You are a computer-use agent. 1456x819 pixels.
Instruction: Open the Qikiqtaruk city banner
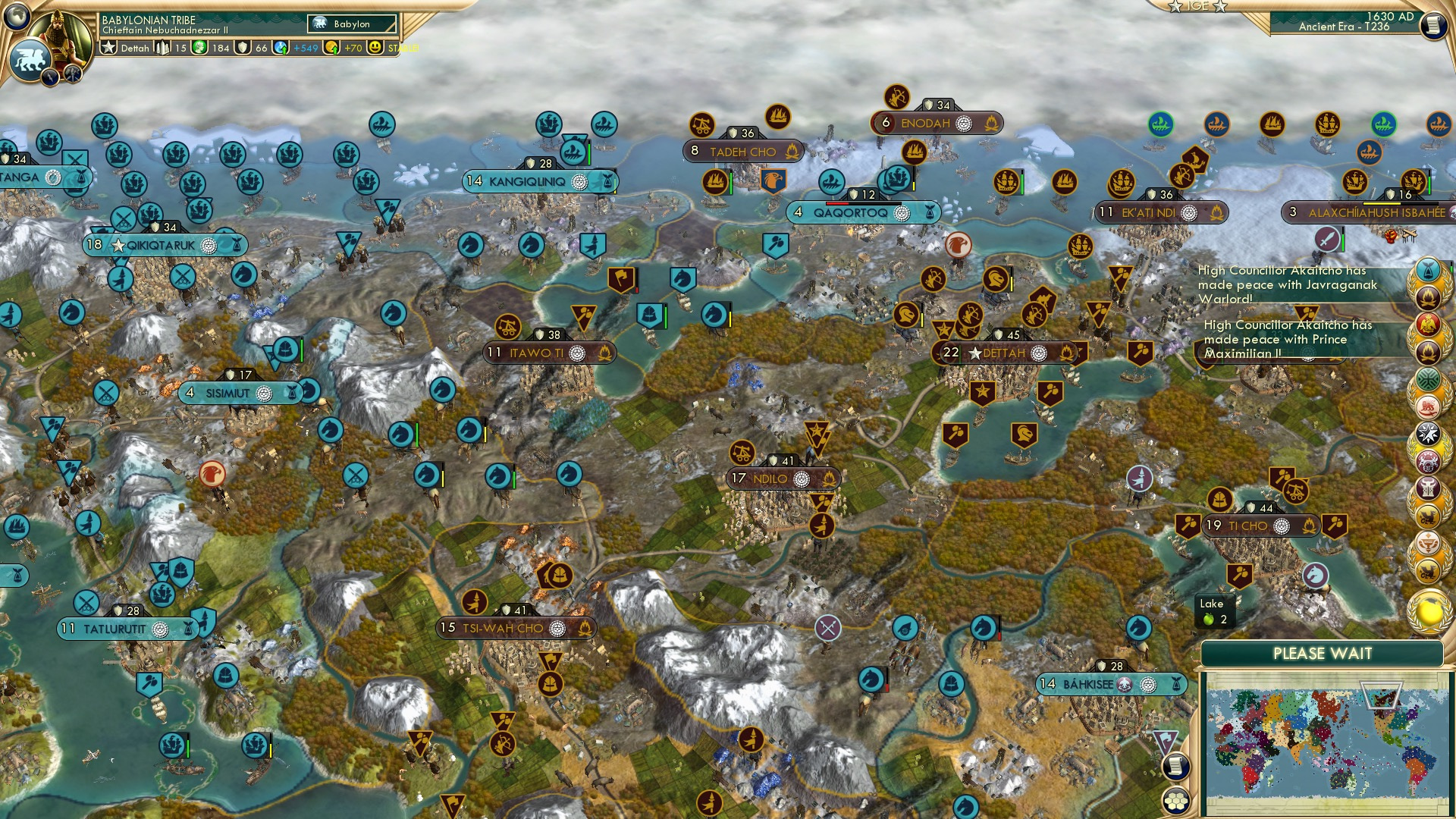coord(162,246)
